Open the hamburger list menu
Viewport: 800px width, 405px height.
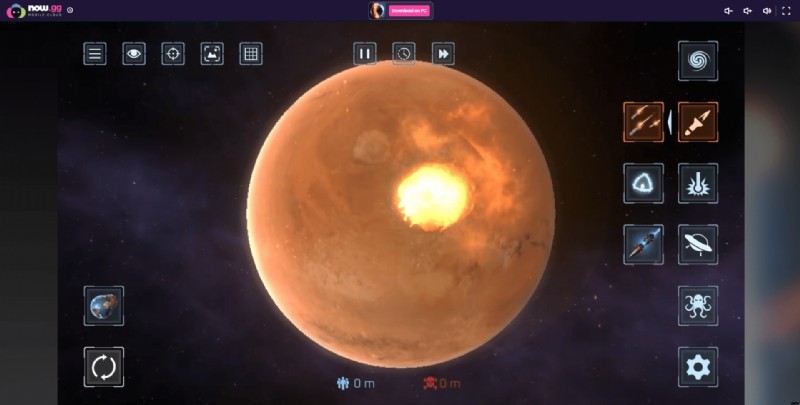[x=95, y=54]
